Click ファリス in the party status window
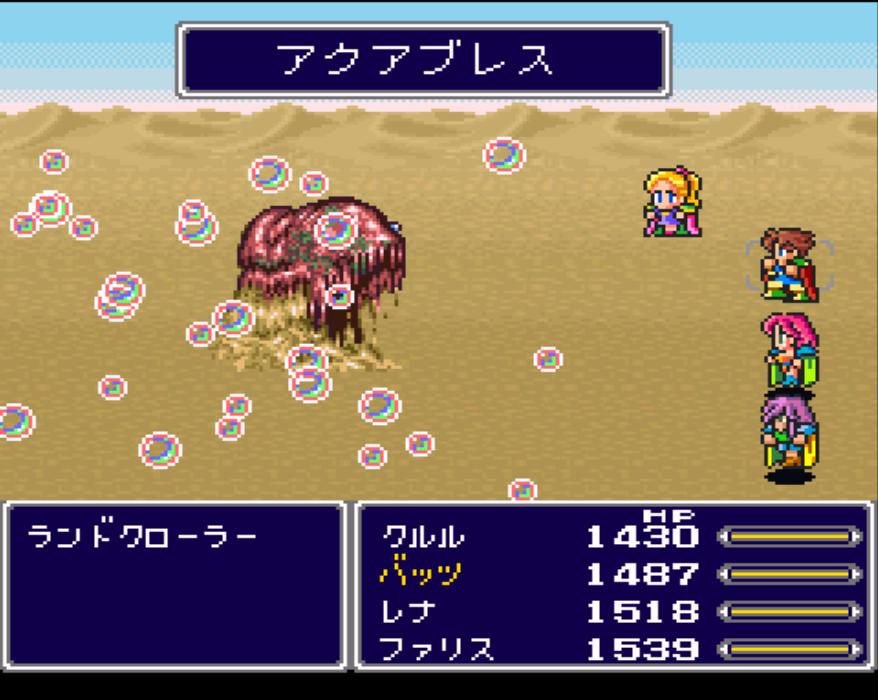This screenshot has height=700, width=878. [x=437, y=649]
